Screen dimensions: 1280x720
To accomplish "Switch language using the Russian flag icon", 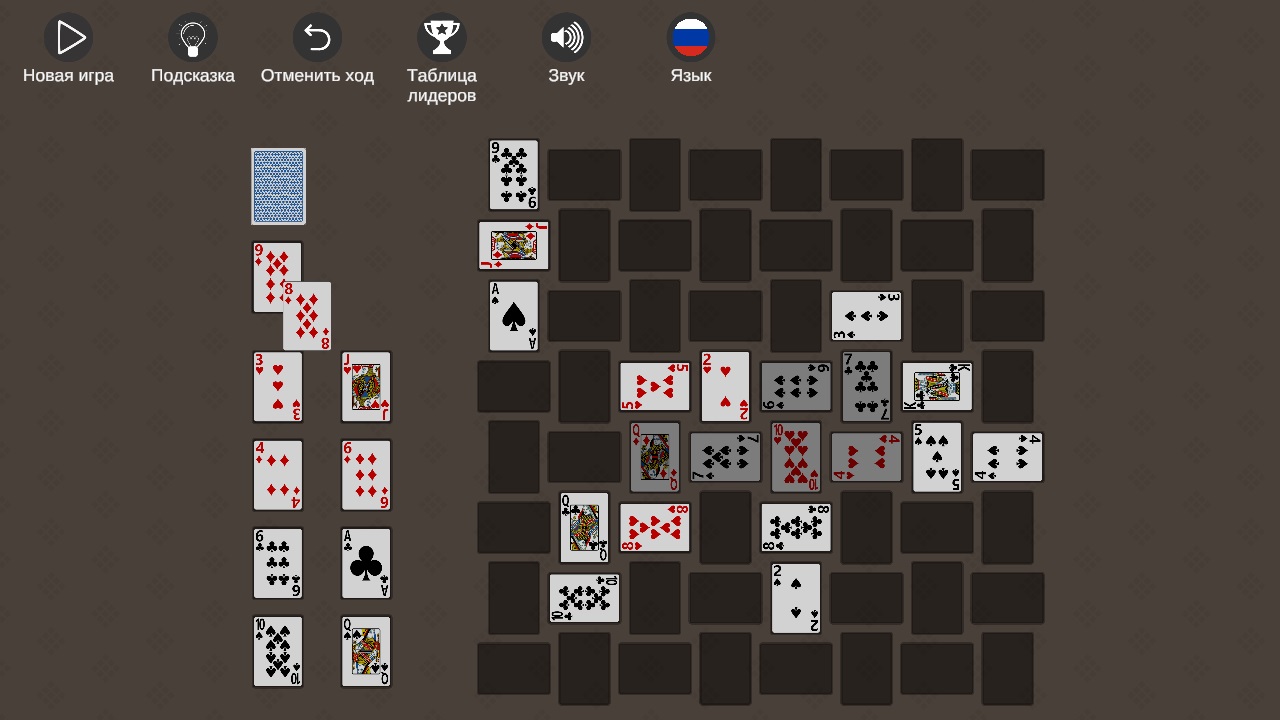I will pyautogui.click(x=691, y=36).
